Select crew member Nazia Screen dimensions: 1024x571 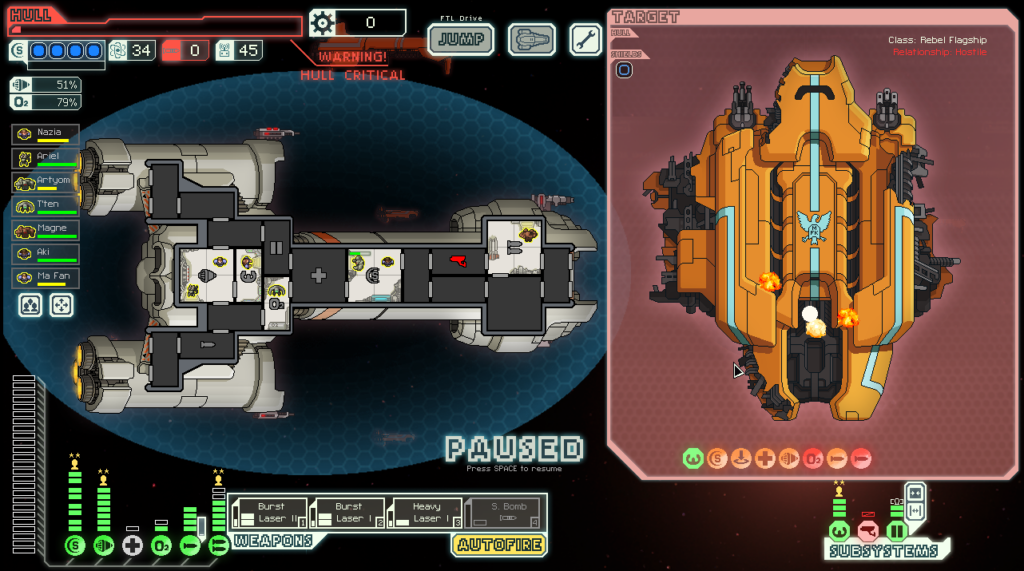pyautogui.click(x=45, y=134)
